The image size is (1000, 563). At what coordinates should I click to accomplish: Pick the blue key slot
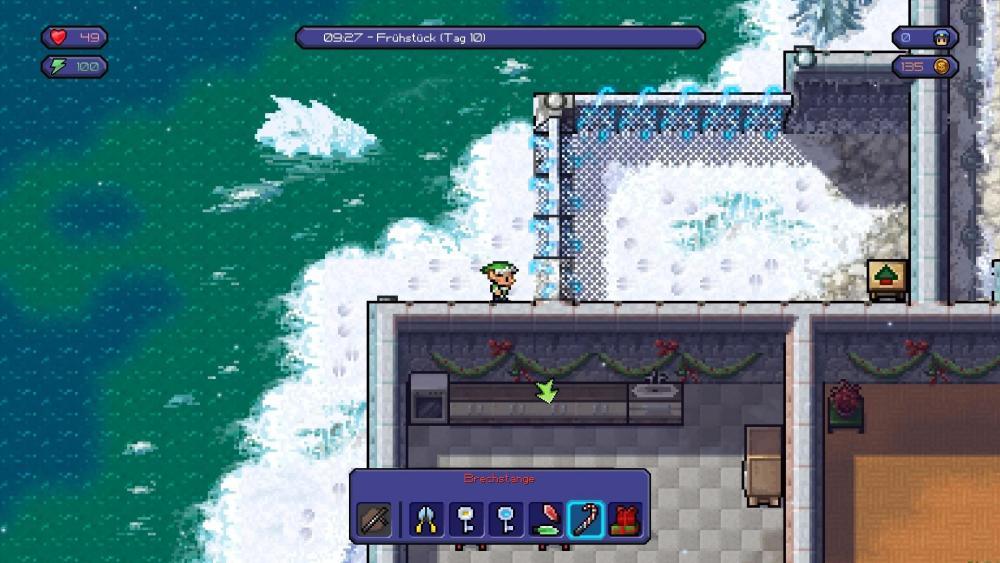tap(506, 520)
